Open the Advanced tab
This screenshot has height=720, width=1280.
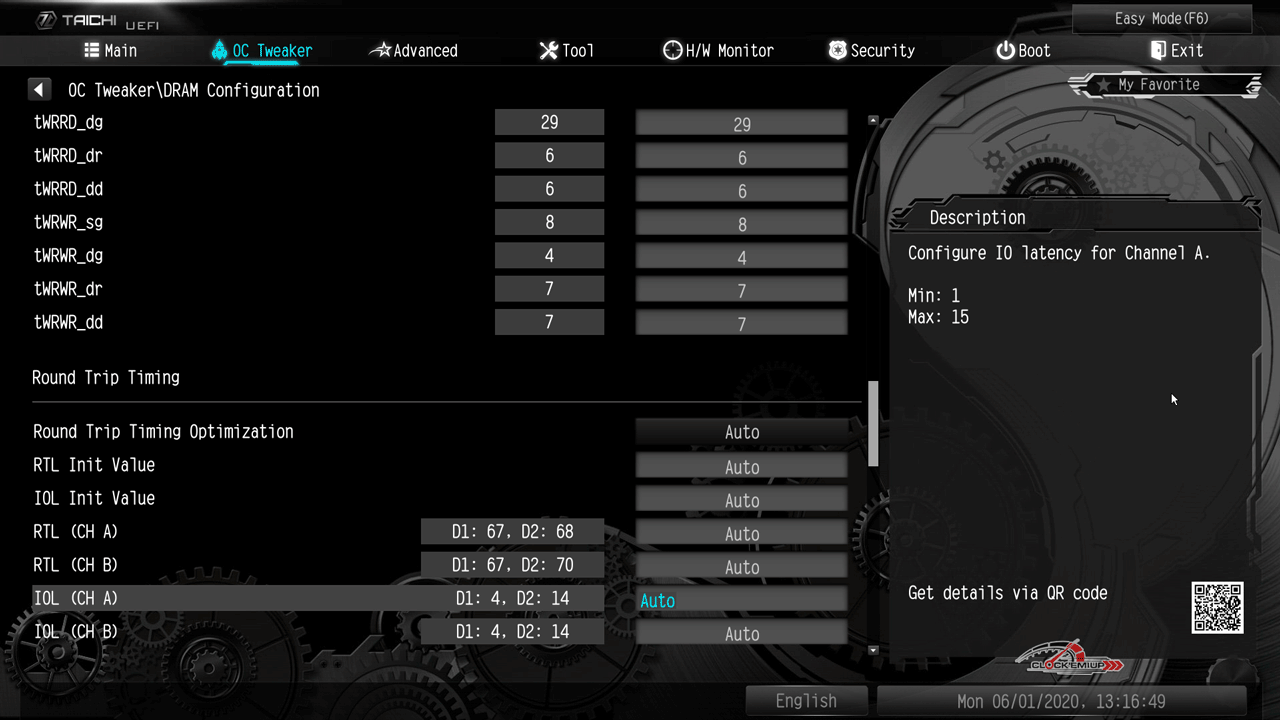click(414, 51)
